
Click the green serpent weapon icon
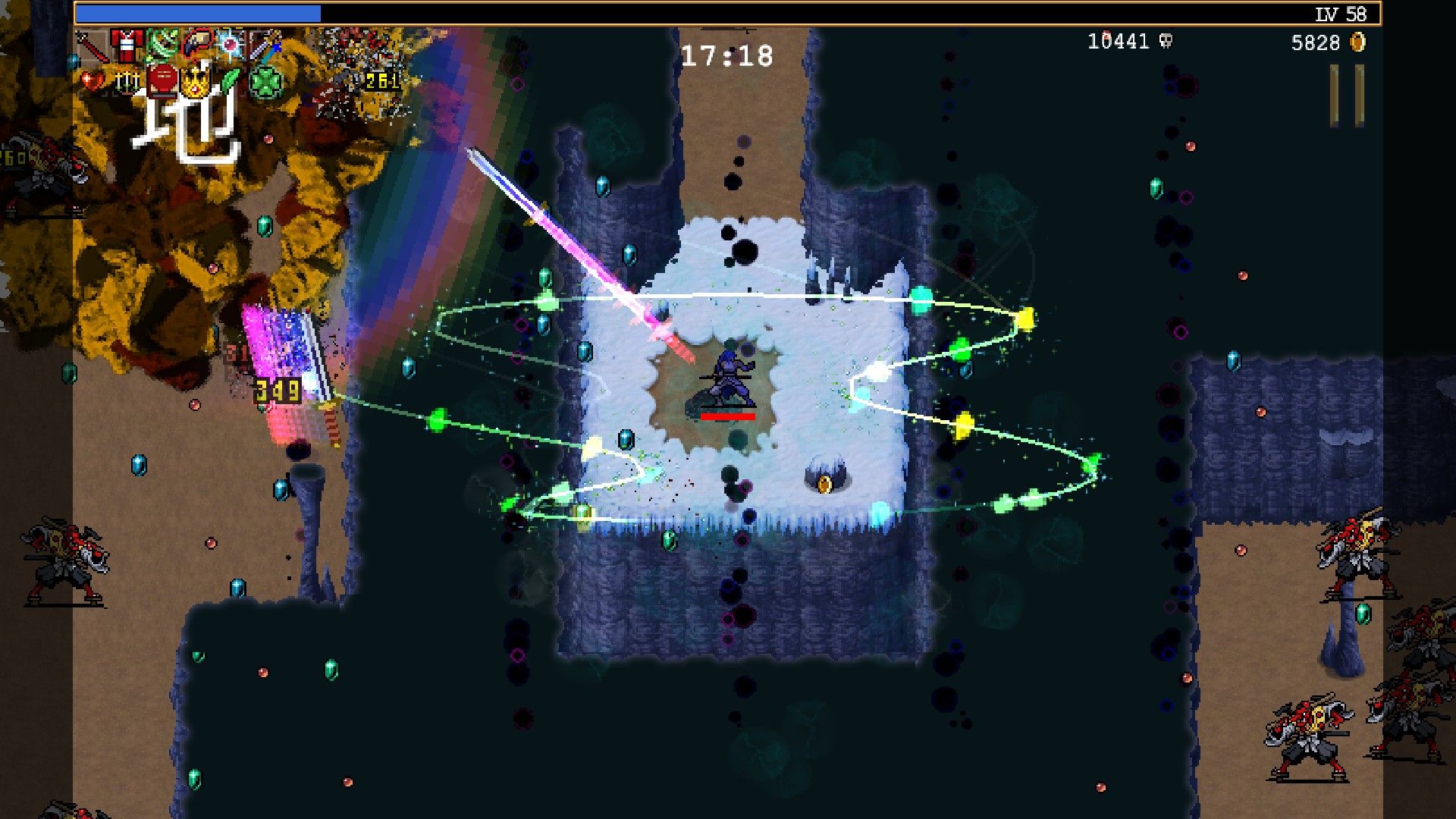point(161,45)
